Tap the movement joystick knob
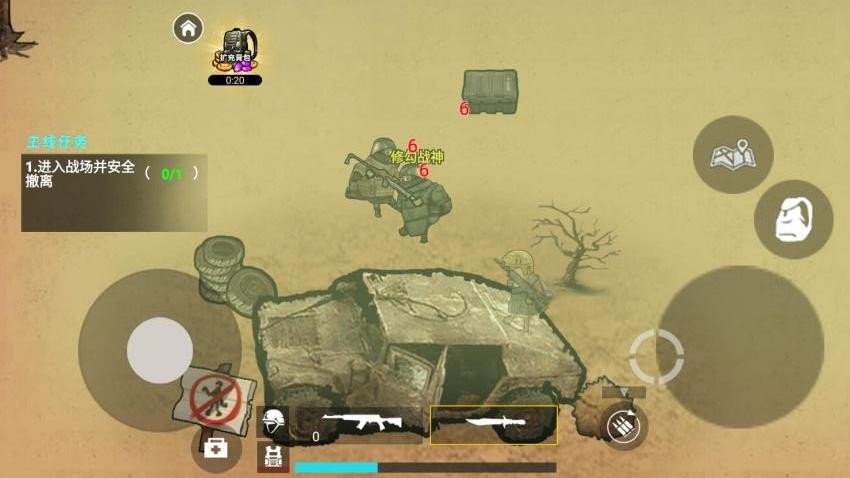The image size is (850, 478). pos(160,350)
